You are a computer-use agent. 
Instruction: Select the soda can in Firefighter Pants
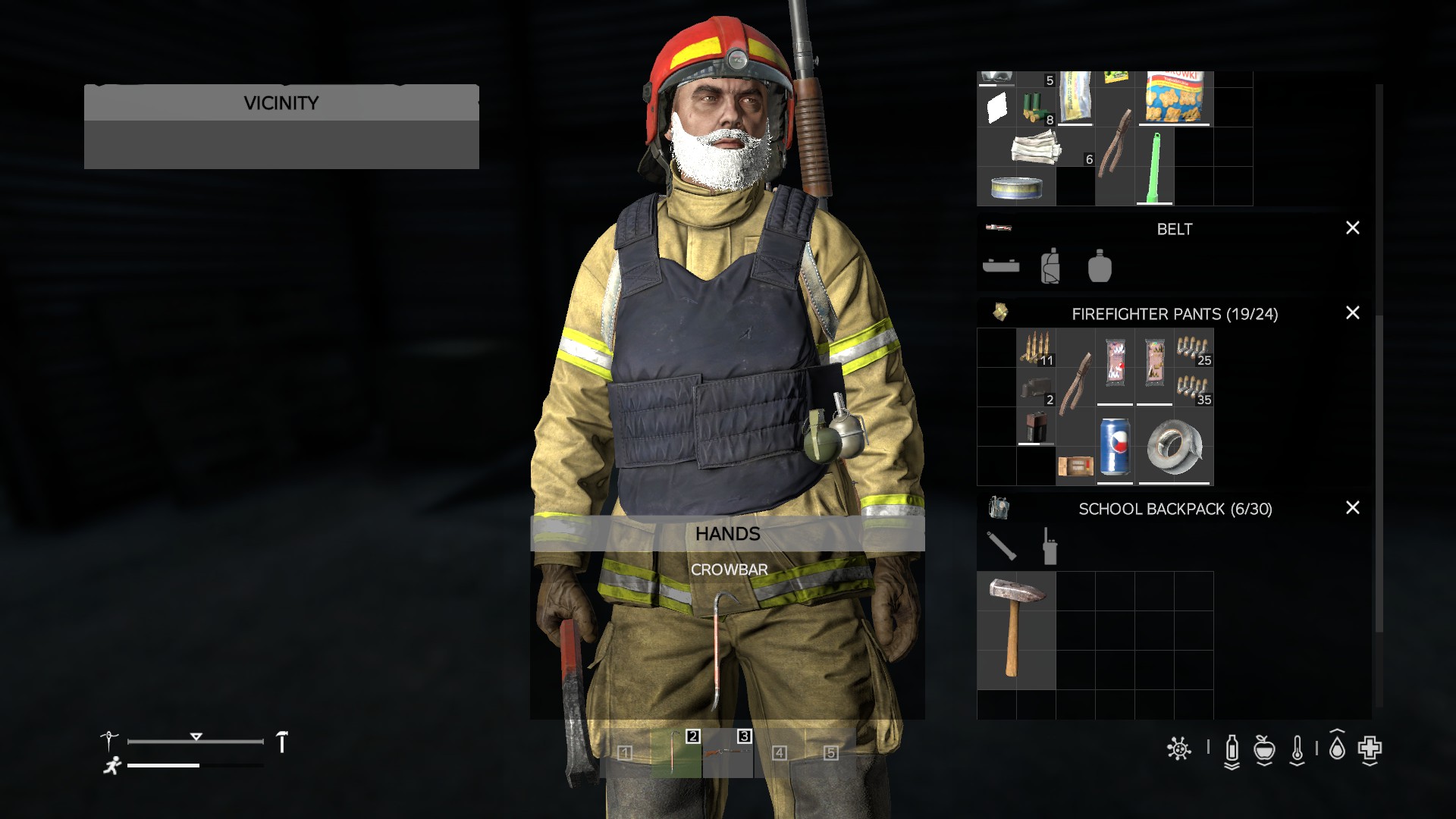pyautogui.click(x=1113, y=447)
